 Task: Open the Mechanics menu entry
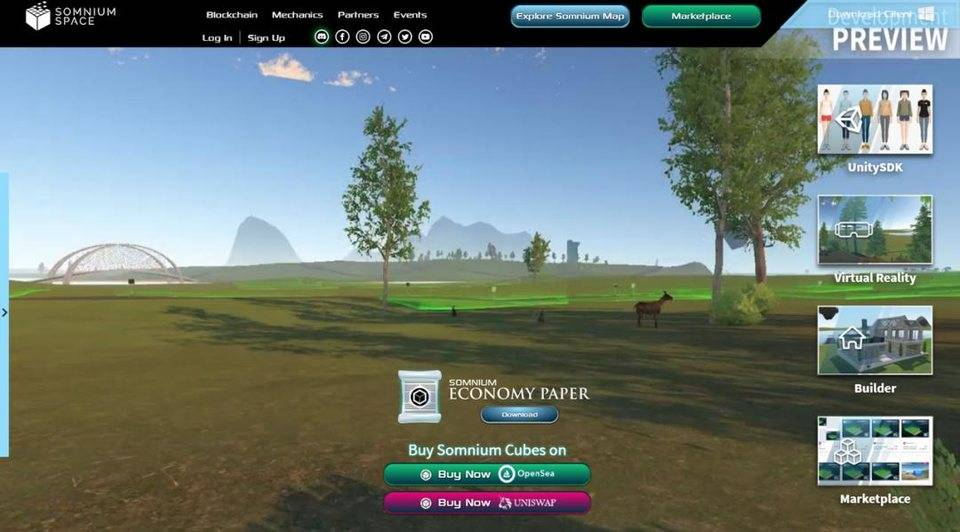pos(297,15)
